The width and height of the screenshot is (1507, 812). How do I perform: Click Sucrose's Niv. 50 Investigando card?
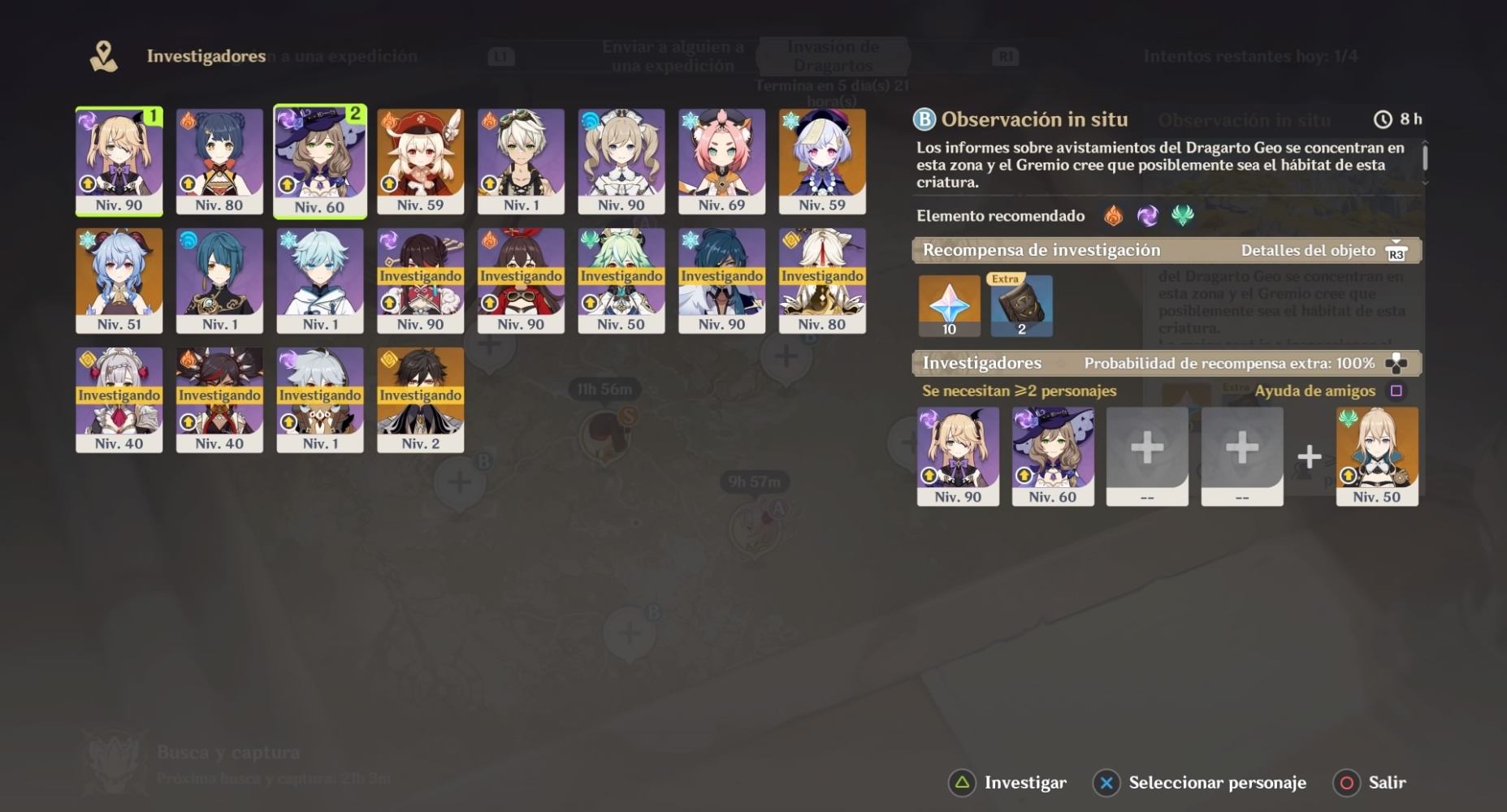(x=621, y=280)
